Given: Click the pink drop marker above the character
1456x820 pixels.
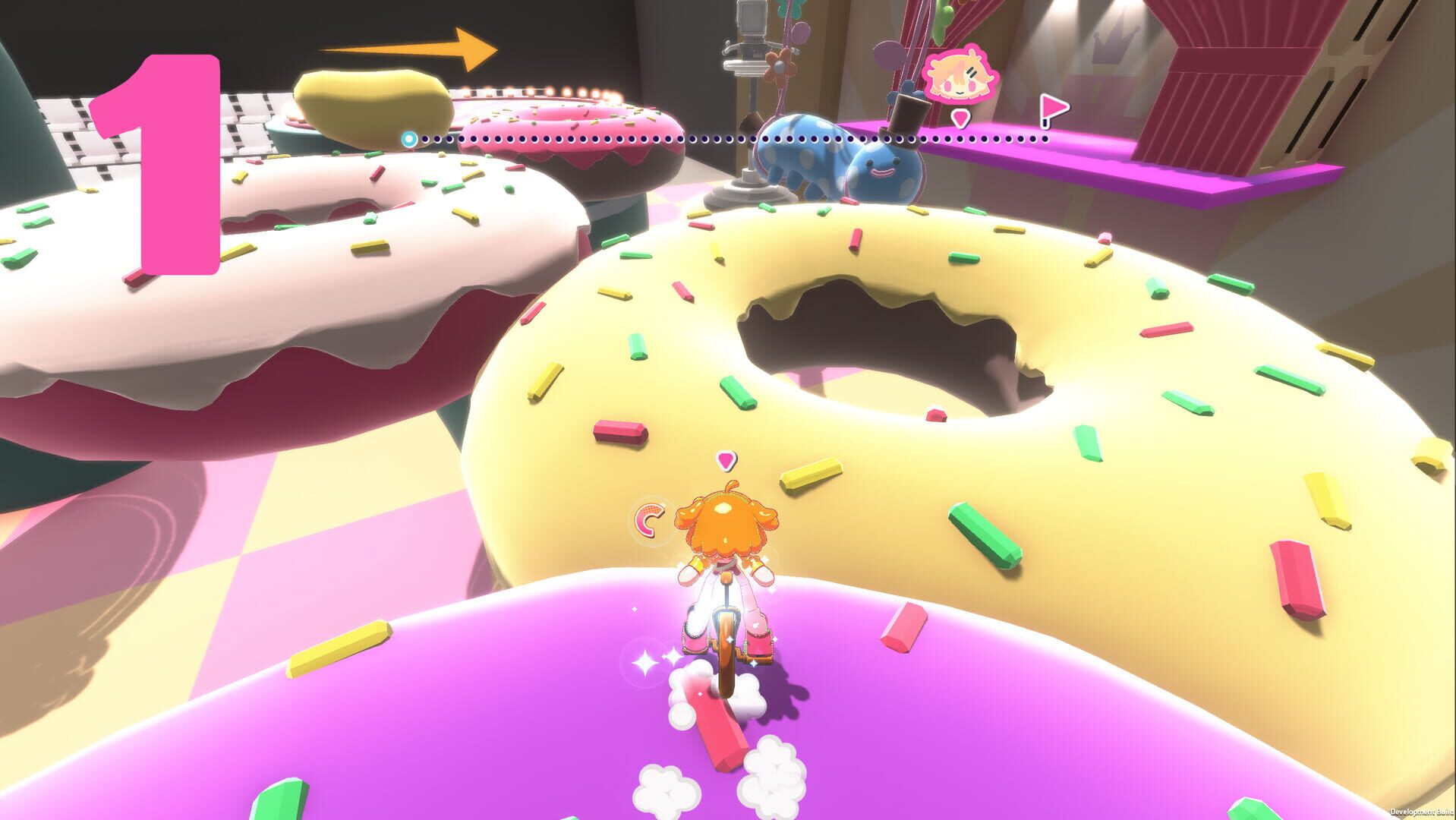Looking at the screenshot, I should [x=727, y=459].
